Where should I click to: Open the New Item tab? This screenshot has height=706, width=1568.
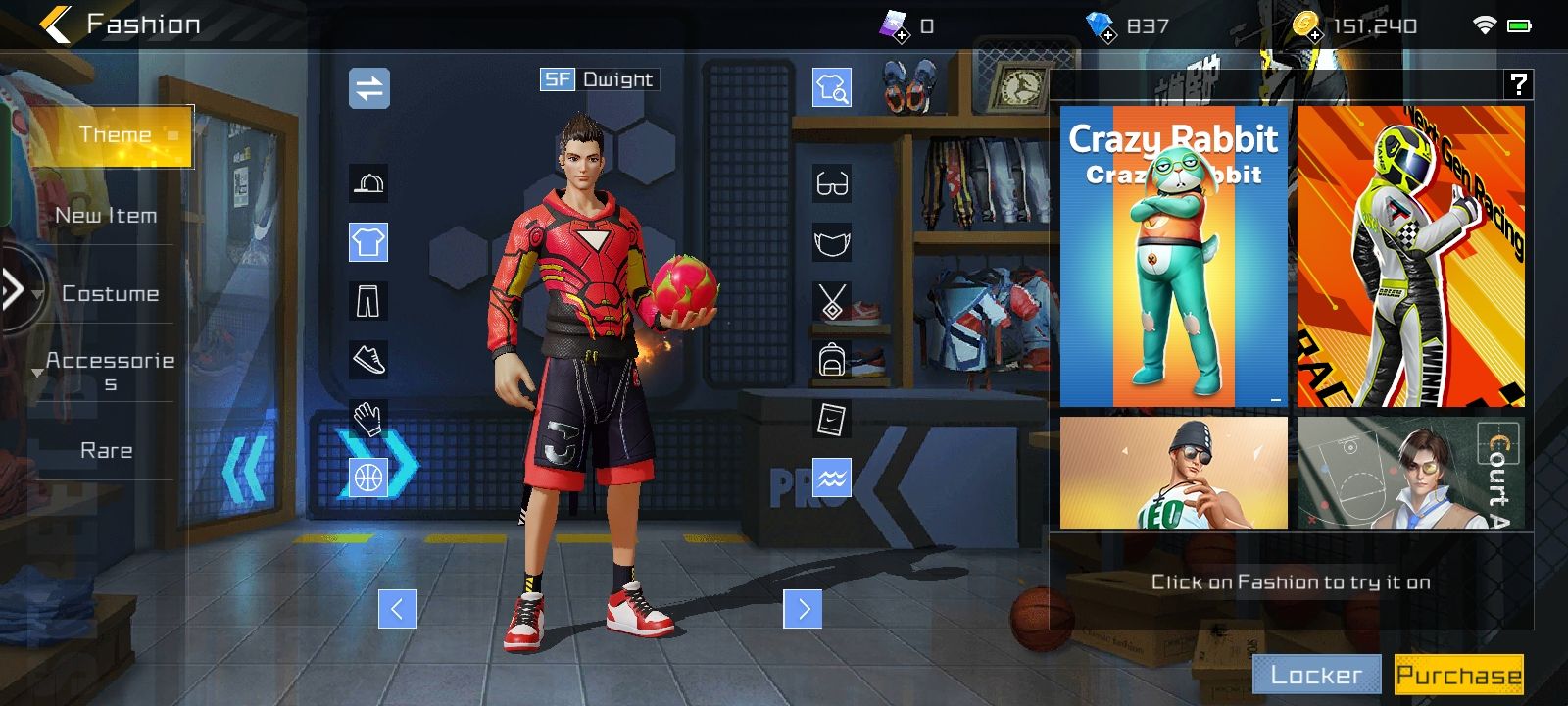pyautogui.click(x=106, y=216)
